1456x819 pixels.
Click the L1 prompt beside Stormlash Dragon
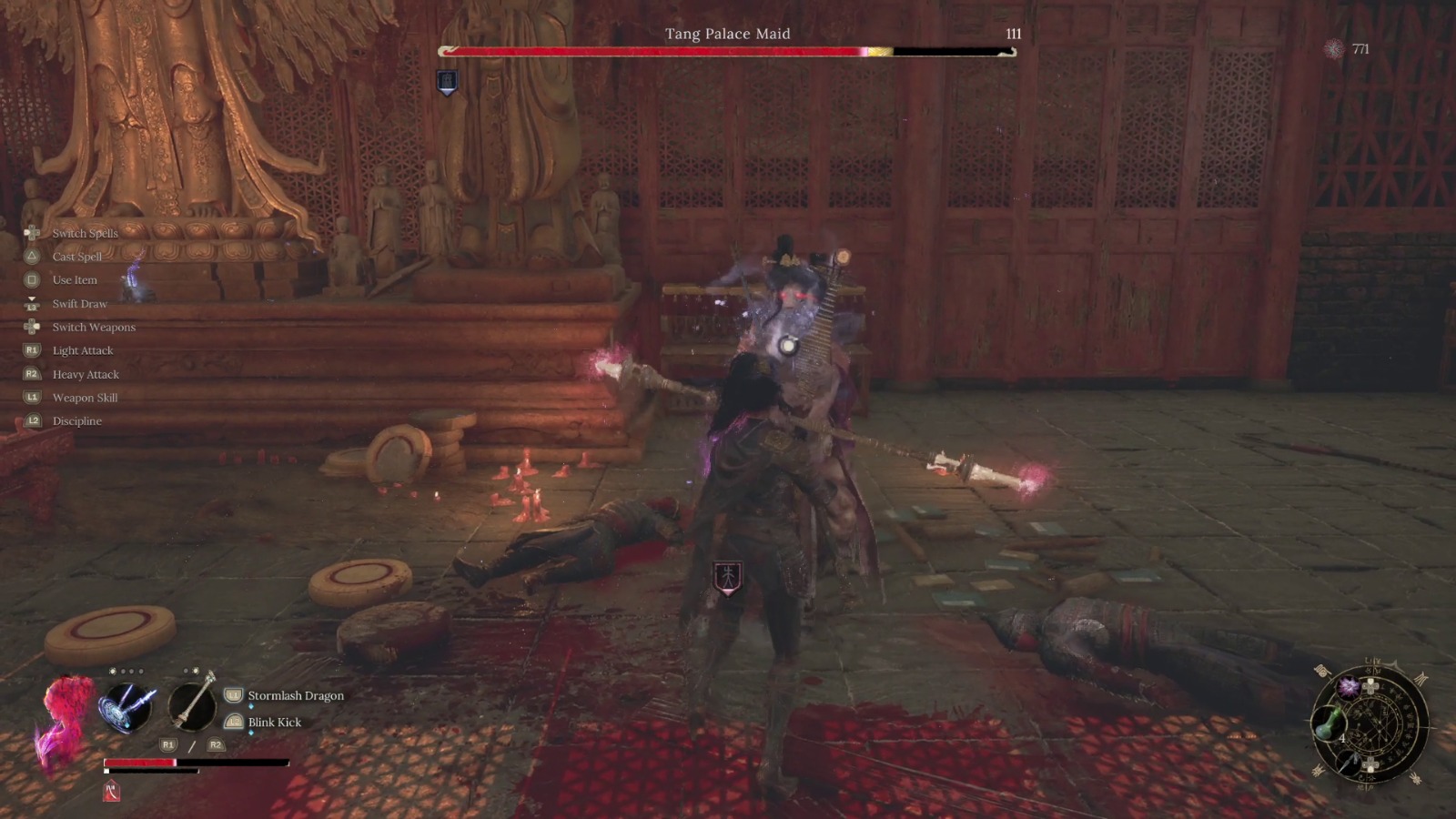pos(233,696)
